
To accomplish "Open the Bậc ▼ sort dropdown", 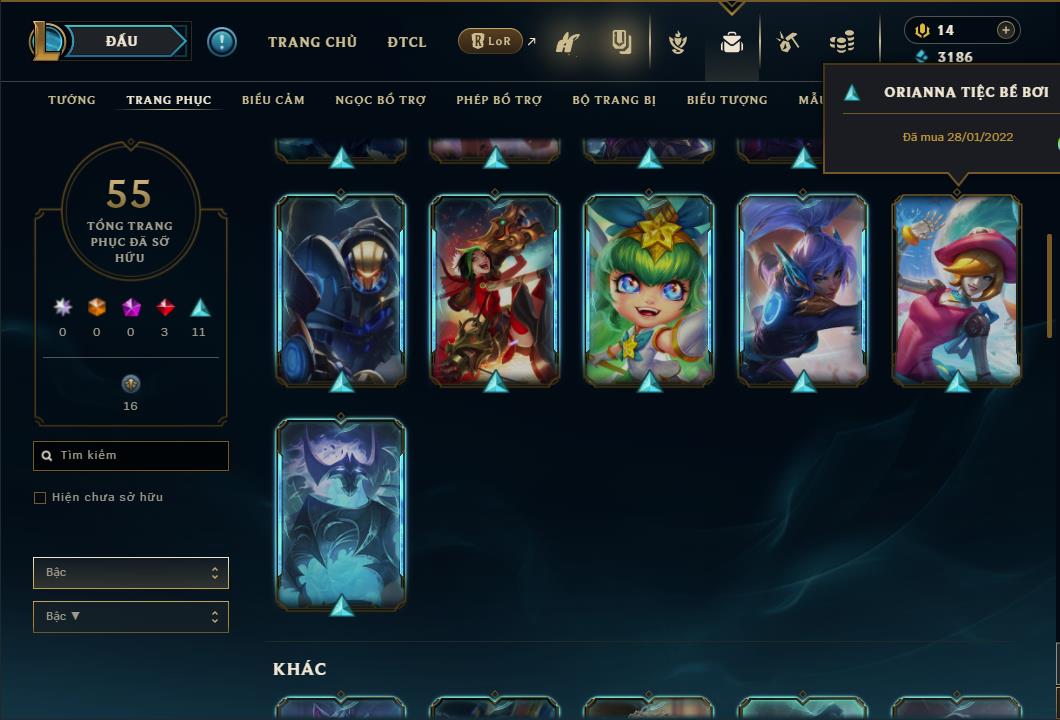I will click(x=130, y=616).
